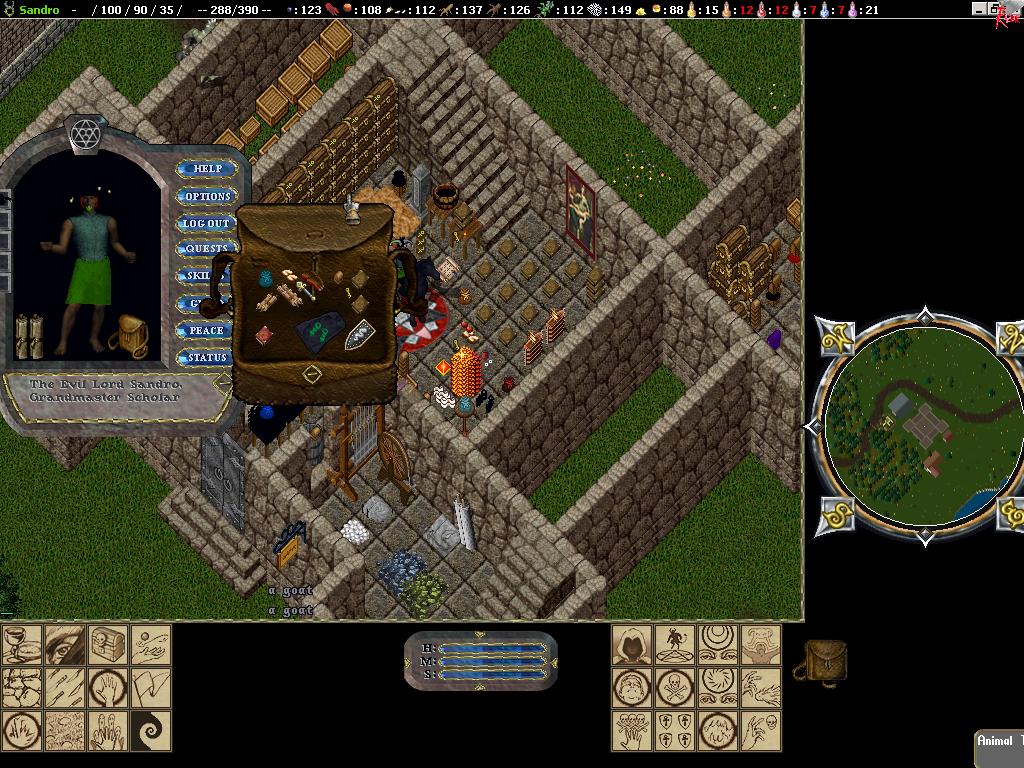Click the Log Out button
Image resolution: width=1024 pixels, height=768 pixels.
[206, 223]
